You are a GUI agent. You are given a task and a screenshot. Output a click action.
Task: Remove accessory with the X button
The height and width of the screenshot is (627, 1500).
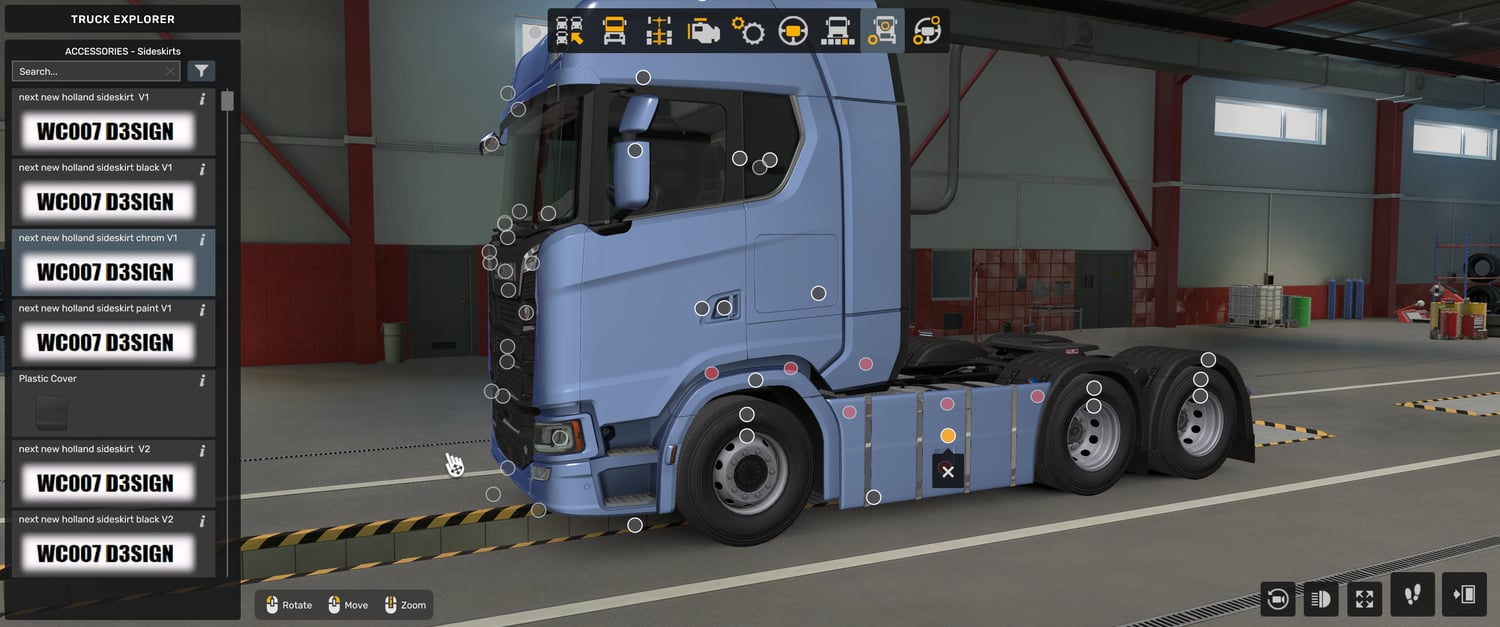(948, 472)
